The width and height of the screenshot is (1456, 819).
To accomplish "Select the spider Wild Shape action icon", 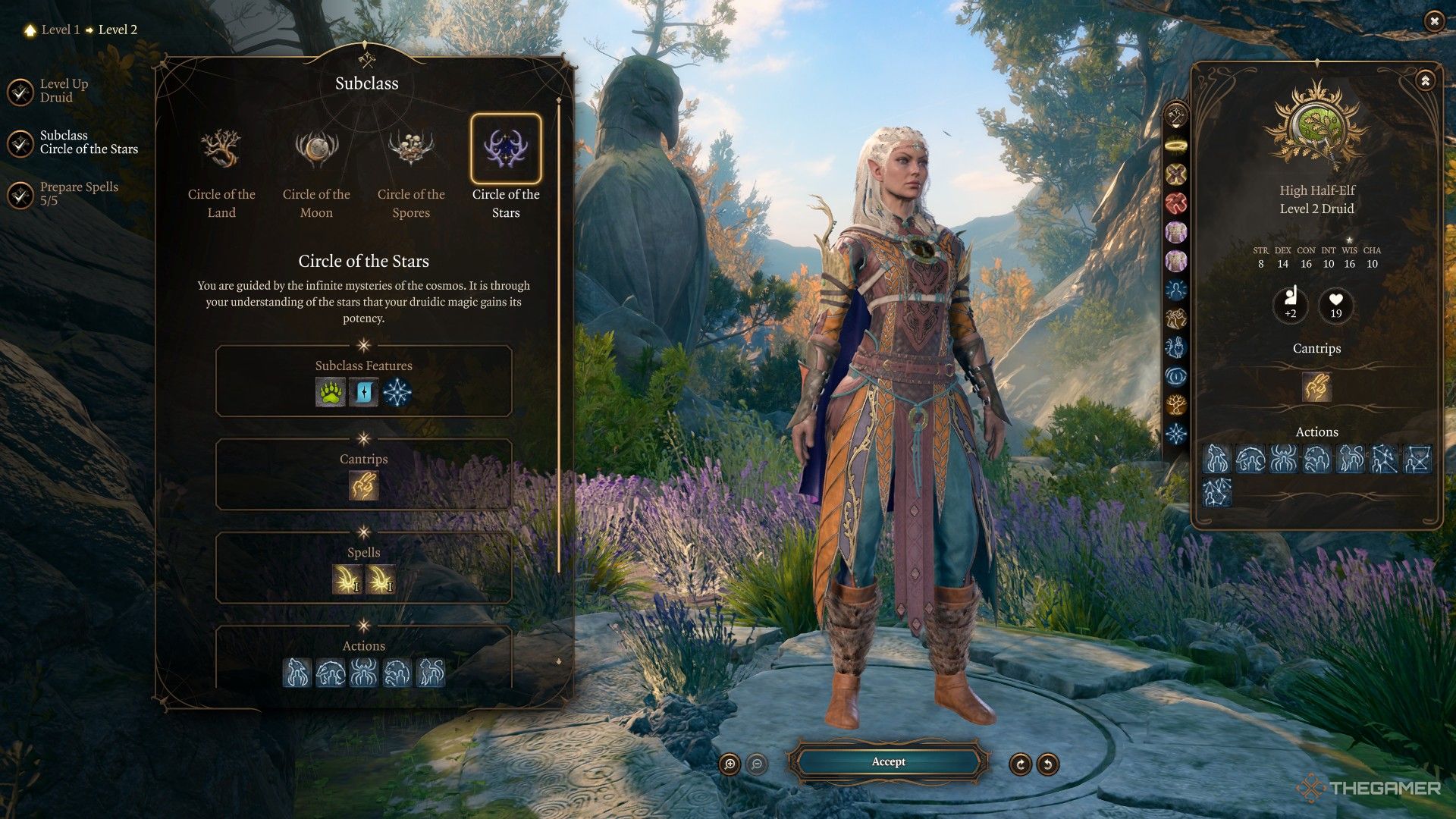I will [364, 673].
